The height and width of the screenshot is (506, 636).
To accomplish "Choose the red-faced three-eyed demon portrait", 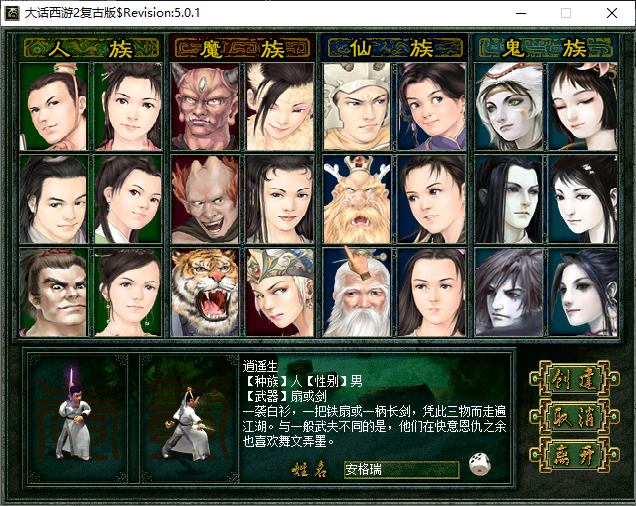I will click(x=206, y=106).
